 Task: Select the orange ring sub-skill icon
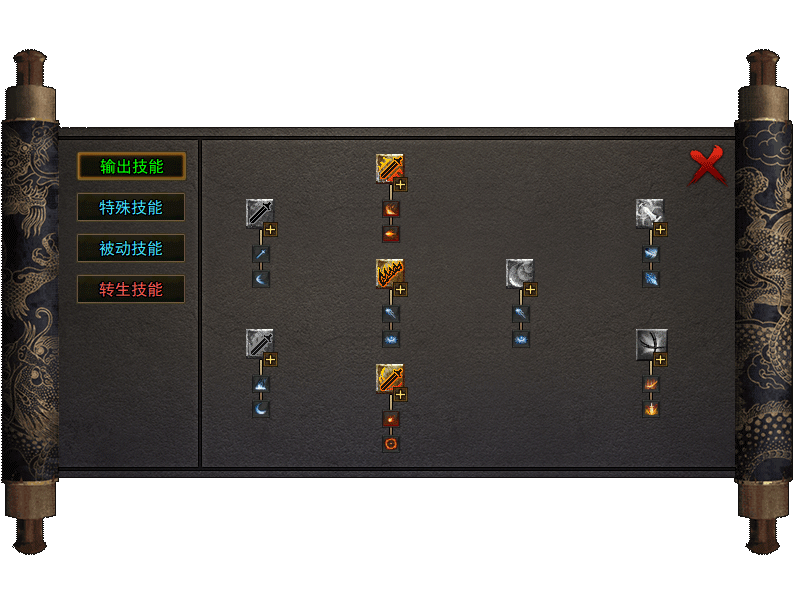(391, 443)
